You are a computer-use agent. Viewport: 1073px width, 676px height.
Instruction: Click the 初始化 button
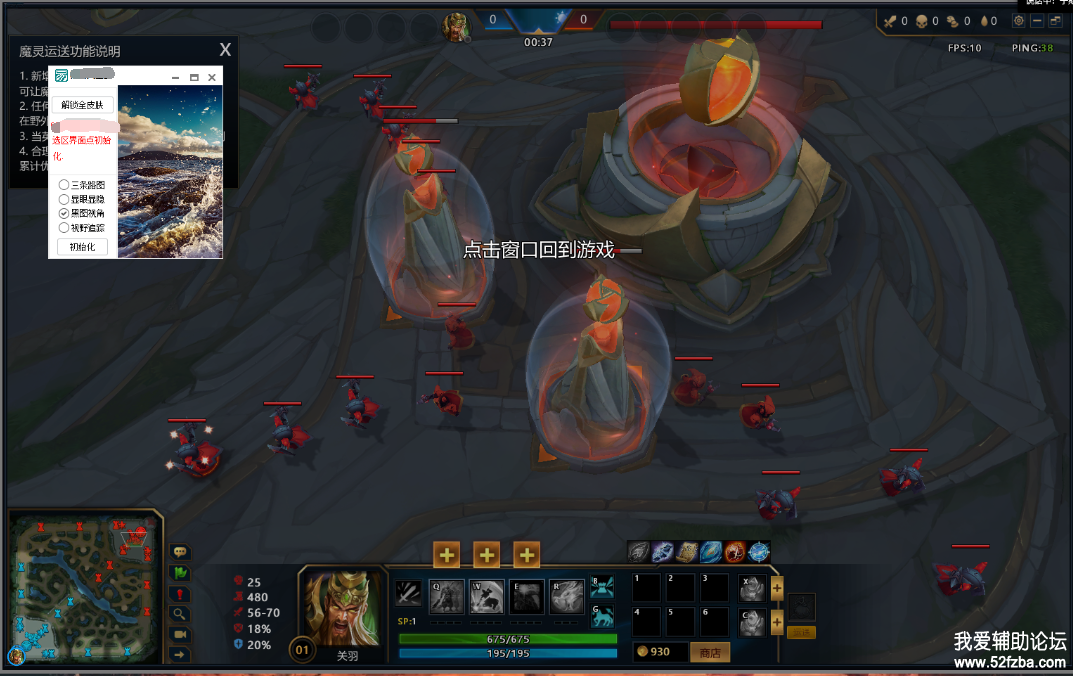82,247
